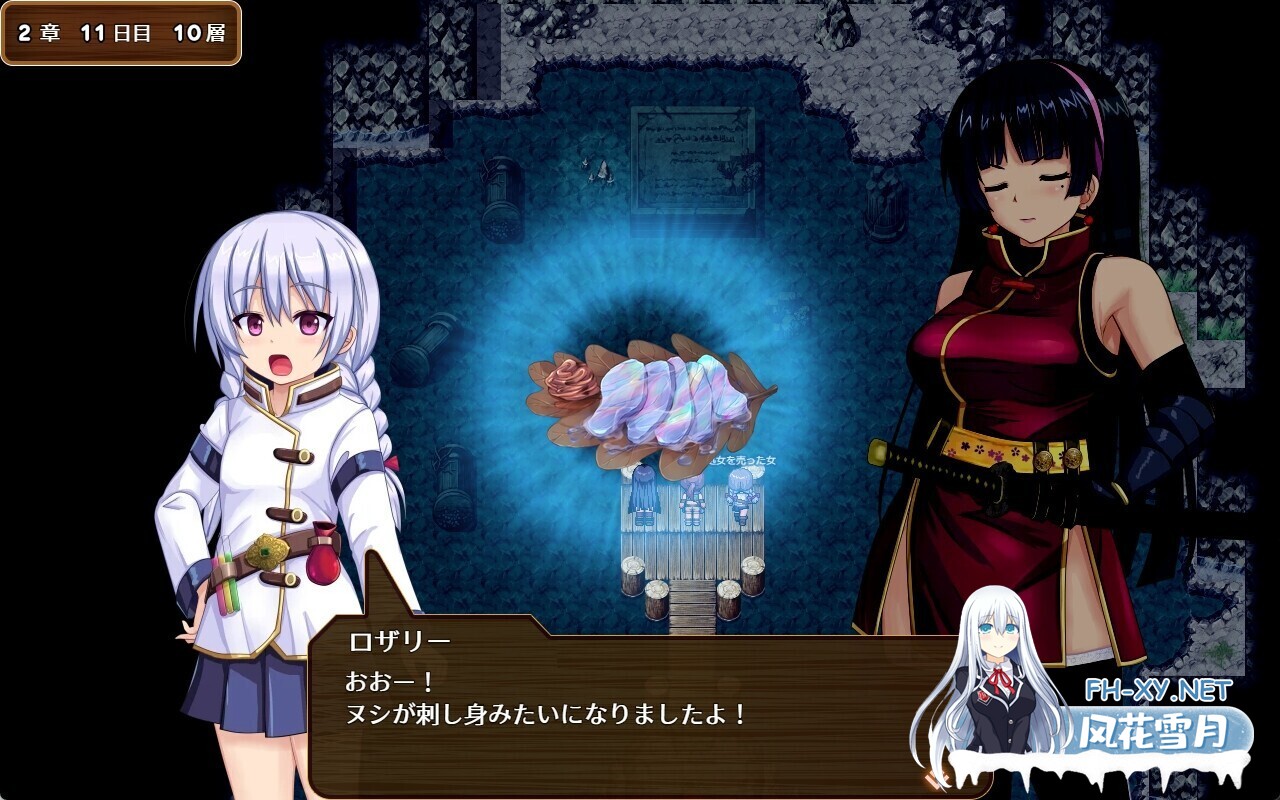This screenshot has width=1280, height=800.
Task: Click the torch sprite on the left cave wall
Action: coord(497,195)
